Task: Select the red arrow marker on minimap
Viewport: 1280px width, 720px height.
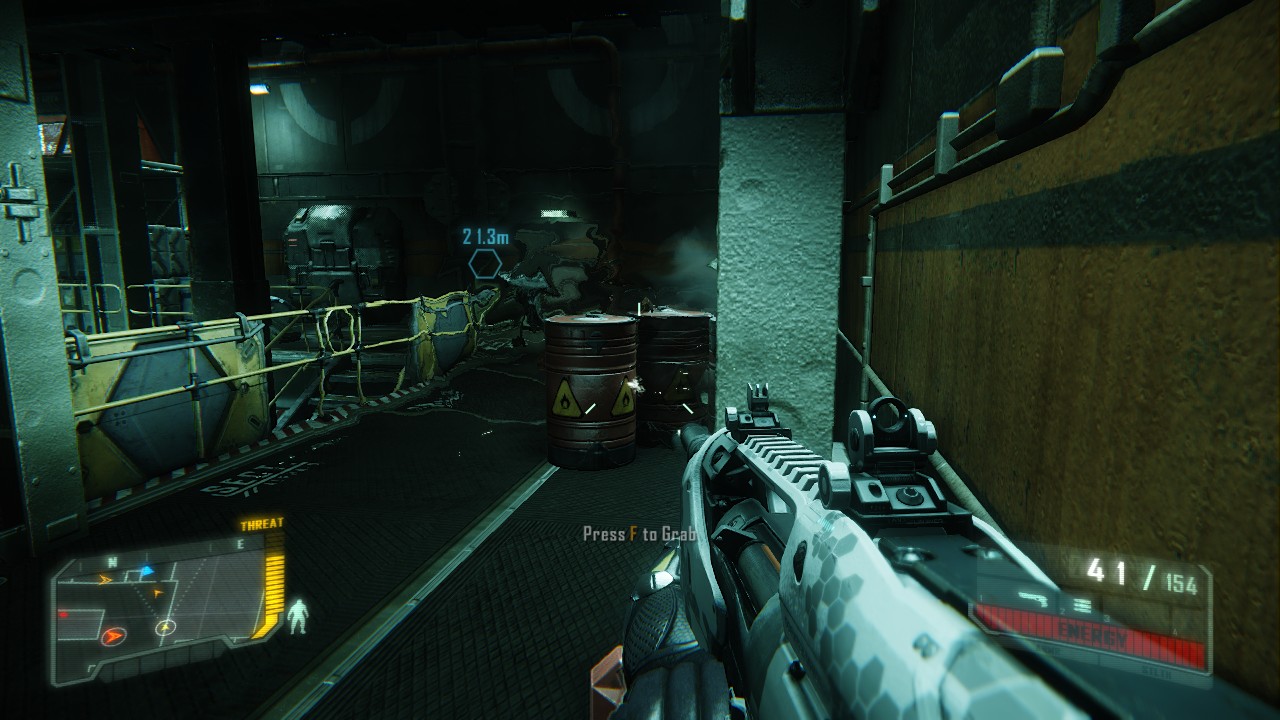Action: [x=113, y=634]
